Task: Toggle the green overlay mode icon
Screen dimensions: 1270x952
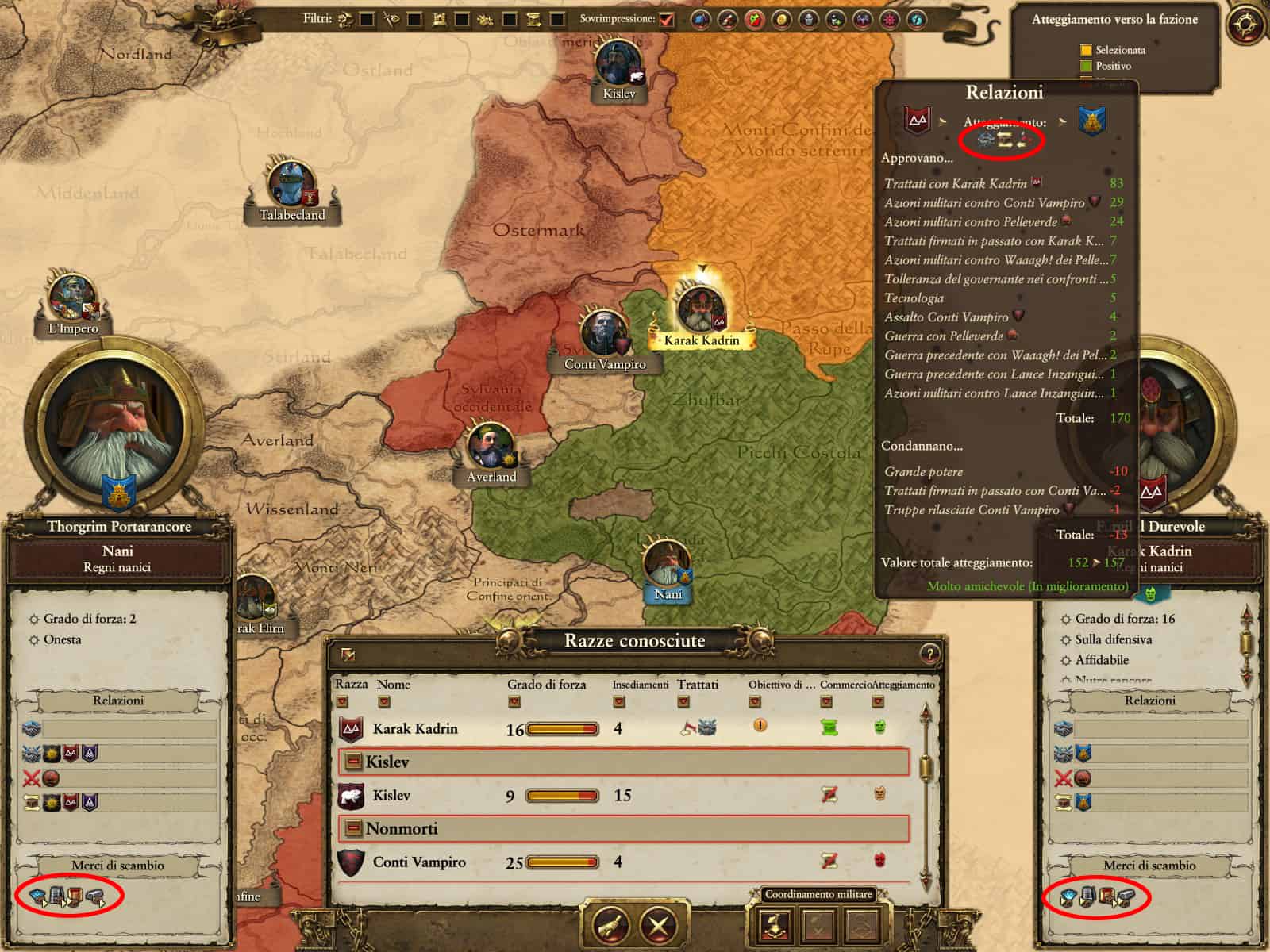Action: [754, 19]
